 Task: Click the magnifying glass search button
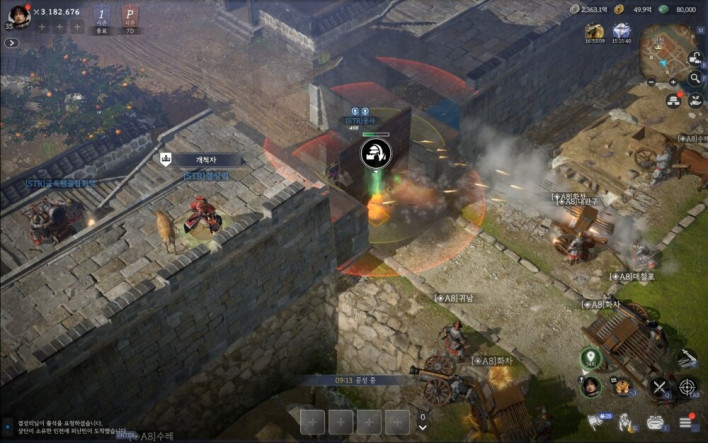(x=695, y=78)
